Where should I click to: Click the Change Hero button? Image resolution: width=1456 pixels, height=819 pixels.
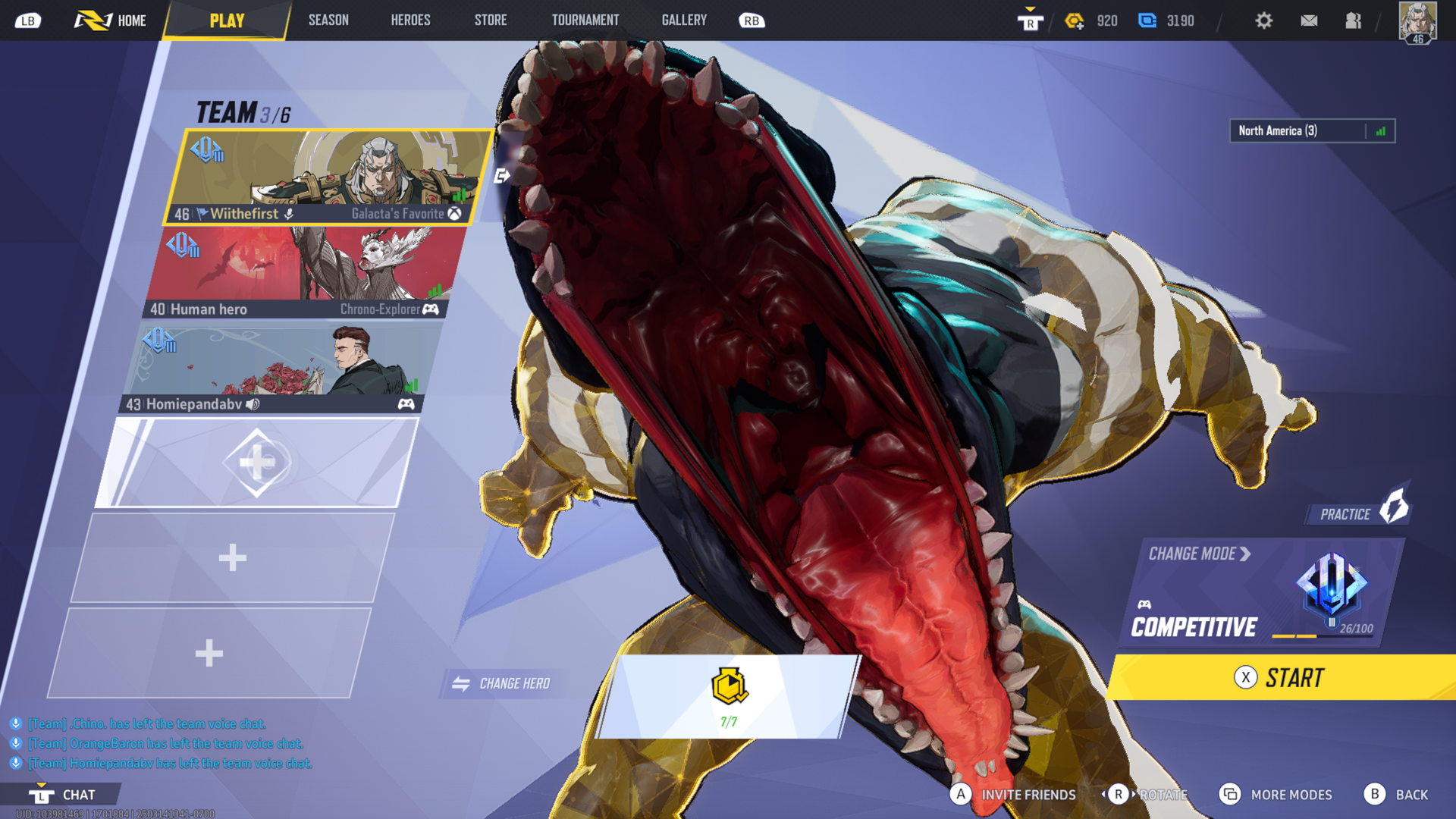click(502, 683)
